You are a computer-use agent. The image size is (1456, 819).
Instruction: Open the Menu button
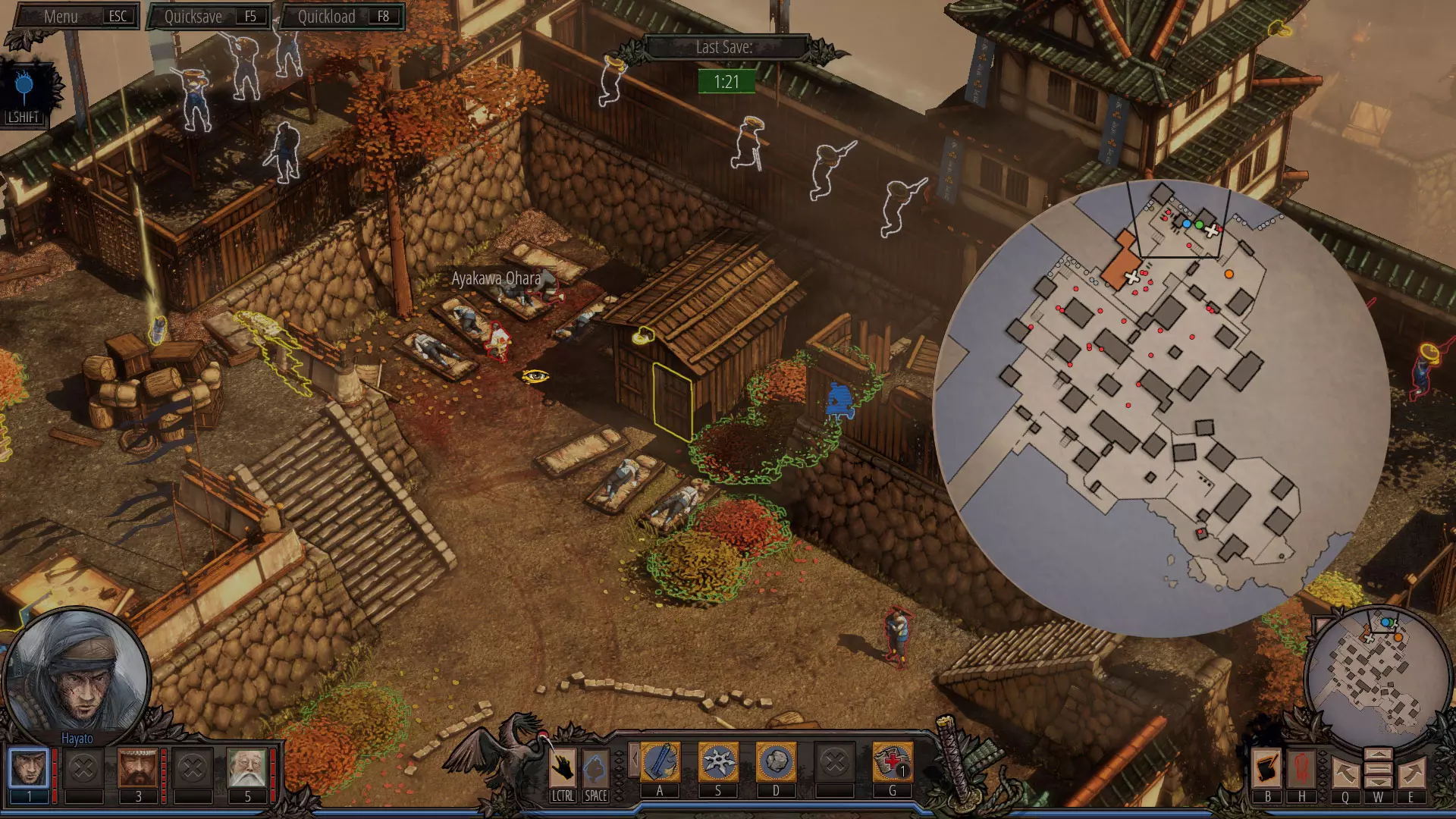(x=76, y=17)
